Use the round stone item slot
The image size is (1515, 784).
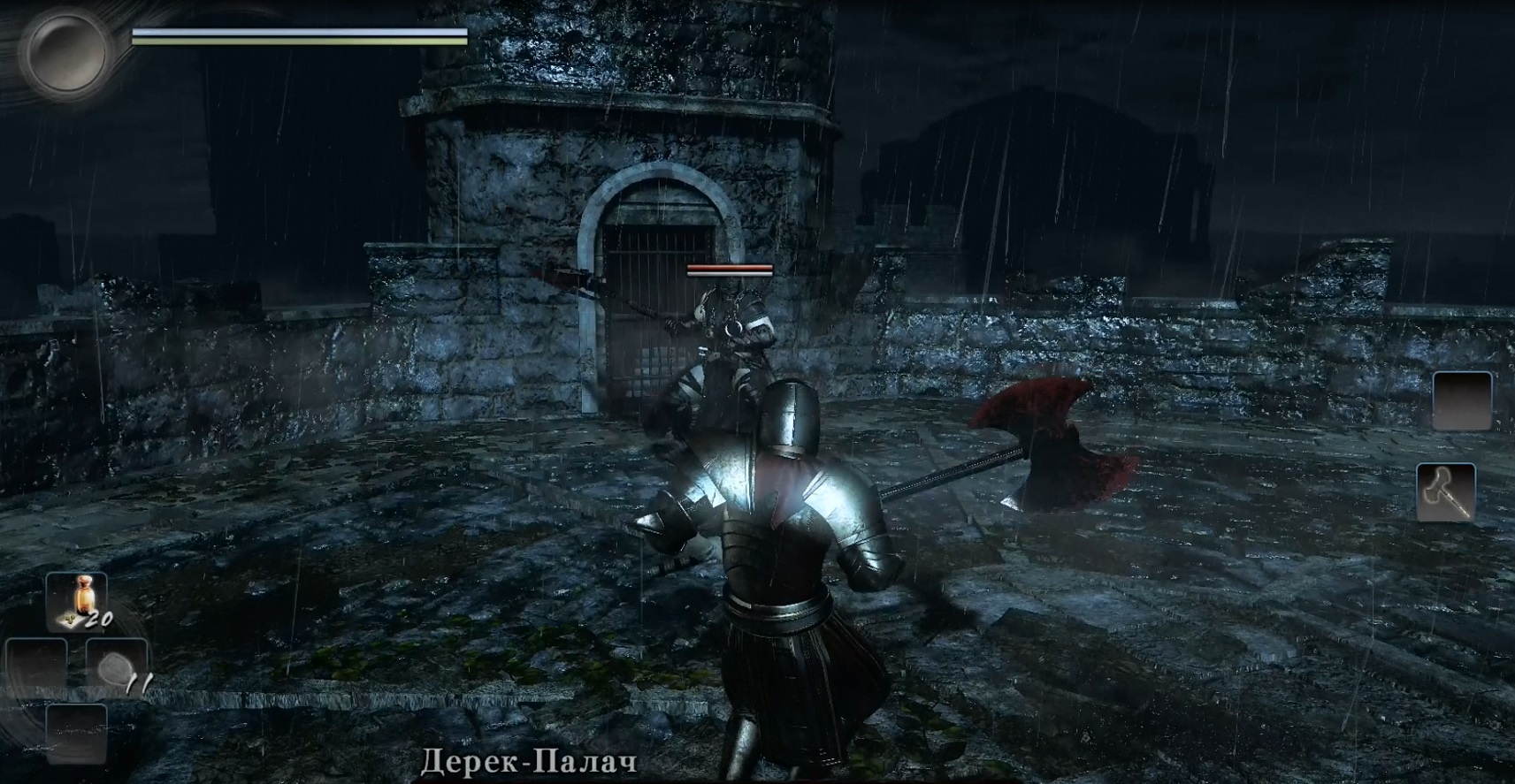pos(116,667)
